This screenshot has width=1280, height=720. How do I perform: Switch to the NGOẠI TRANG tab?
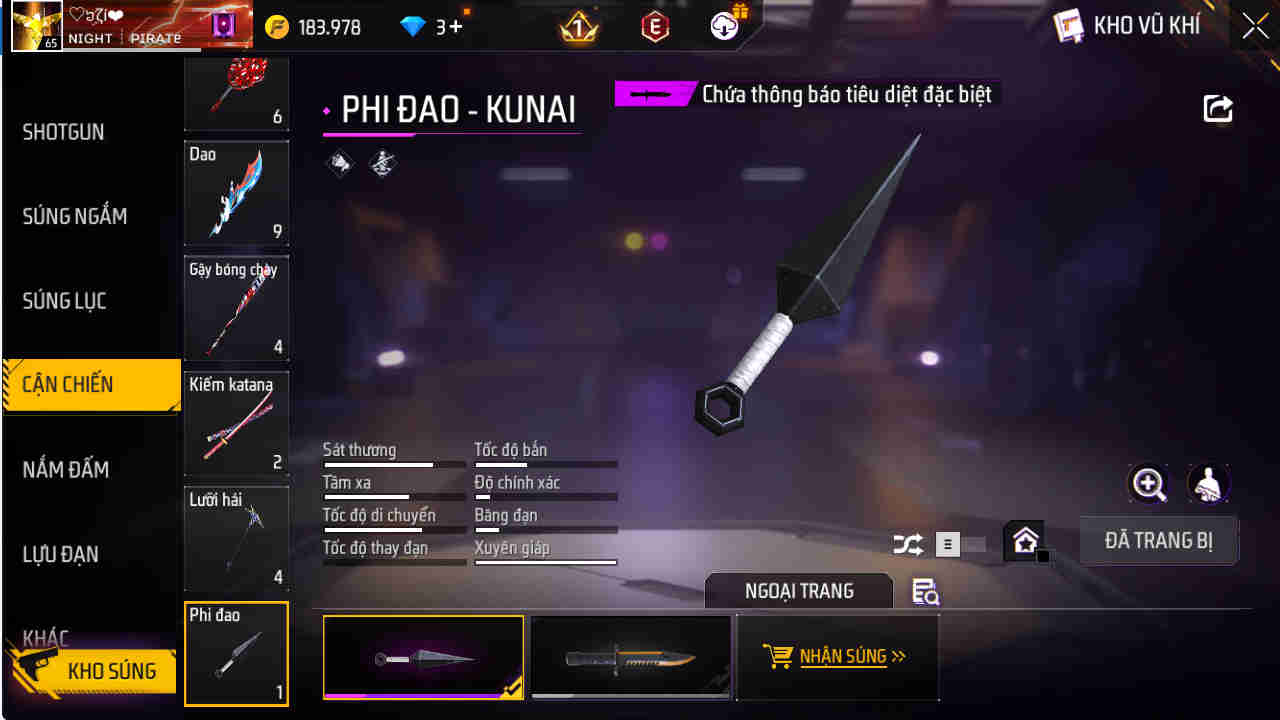pos(799,591)
